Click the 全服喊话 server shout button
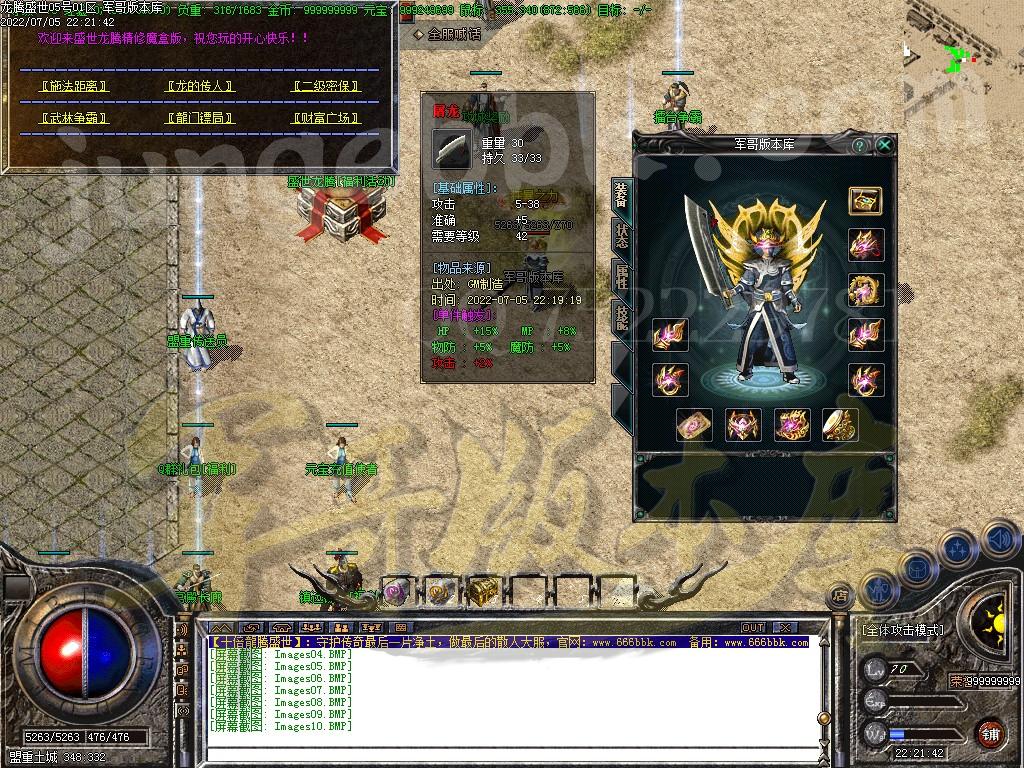 (x=448, y=34)
